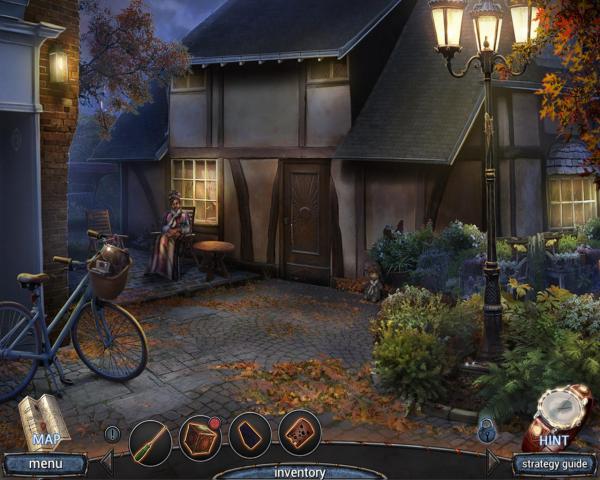
Task: Open the strategy guide
Action: [555, 463]
